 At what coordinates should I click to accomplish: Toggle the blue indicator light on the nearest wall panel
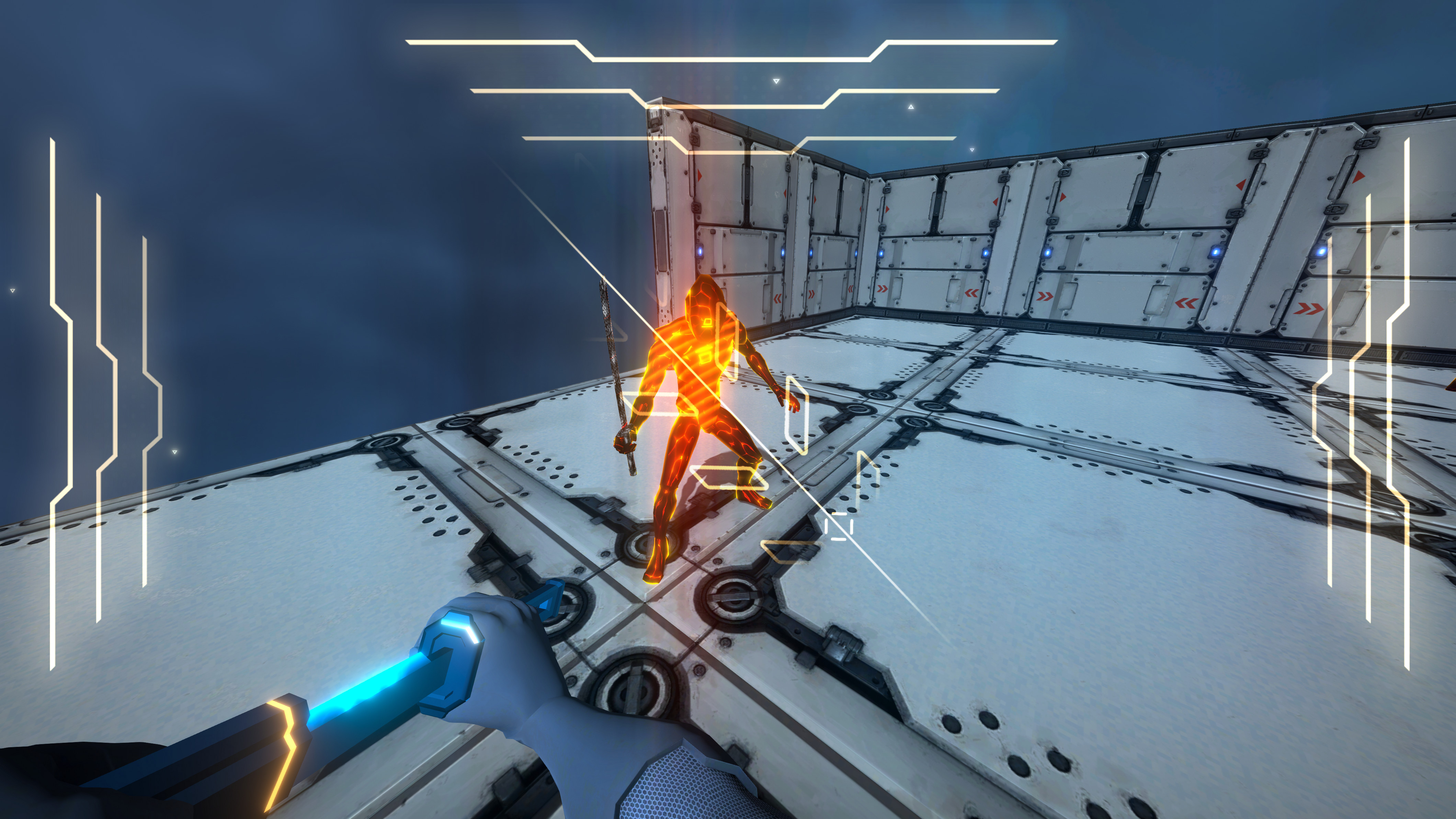point(700,251)
